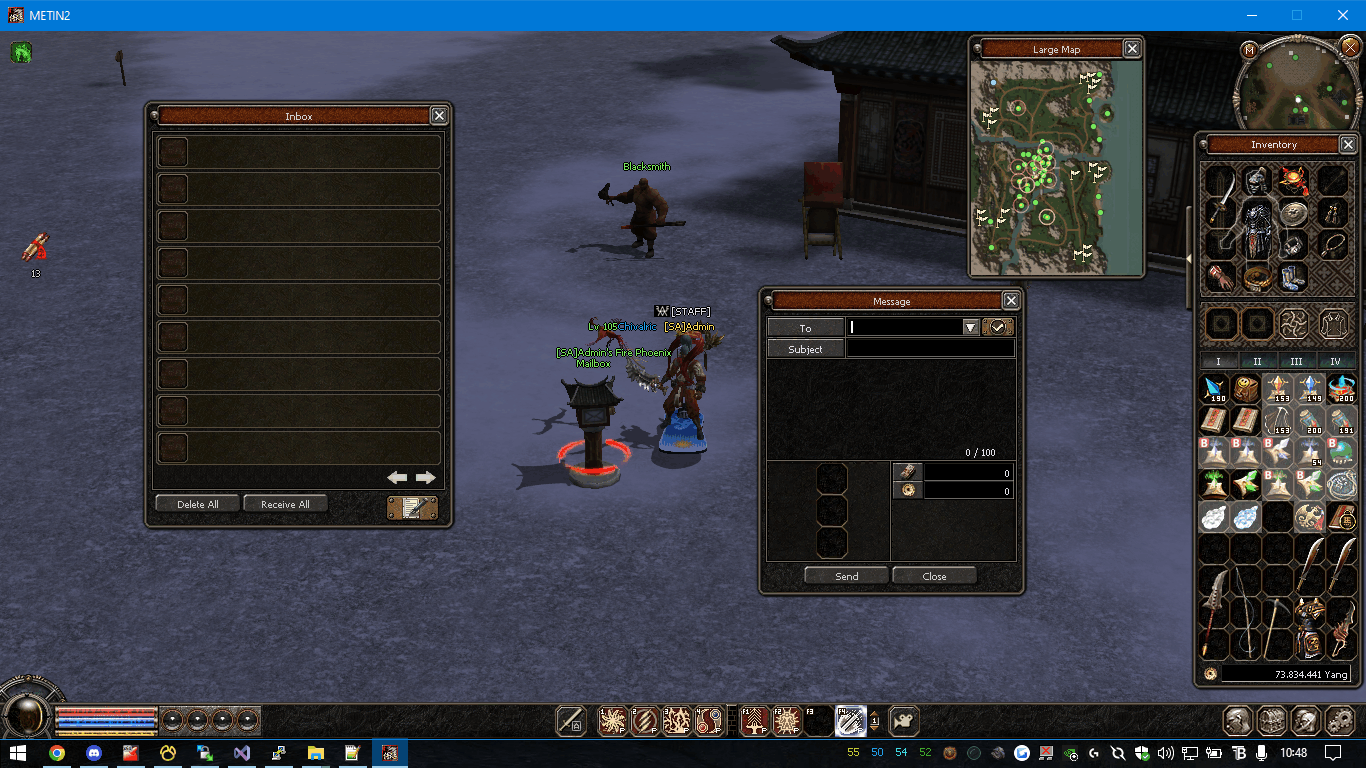Open the compose new mail button
The height and width of the screenshot is (768, 1366).
click(412, 508)
